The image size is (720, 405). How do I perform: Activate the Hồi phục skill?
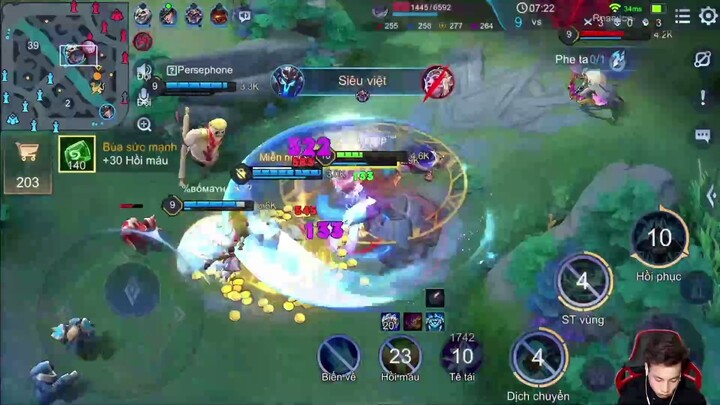[x=659, y=240]
